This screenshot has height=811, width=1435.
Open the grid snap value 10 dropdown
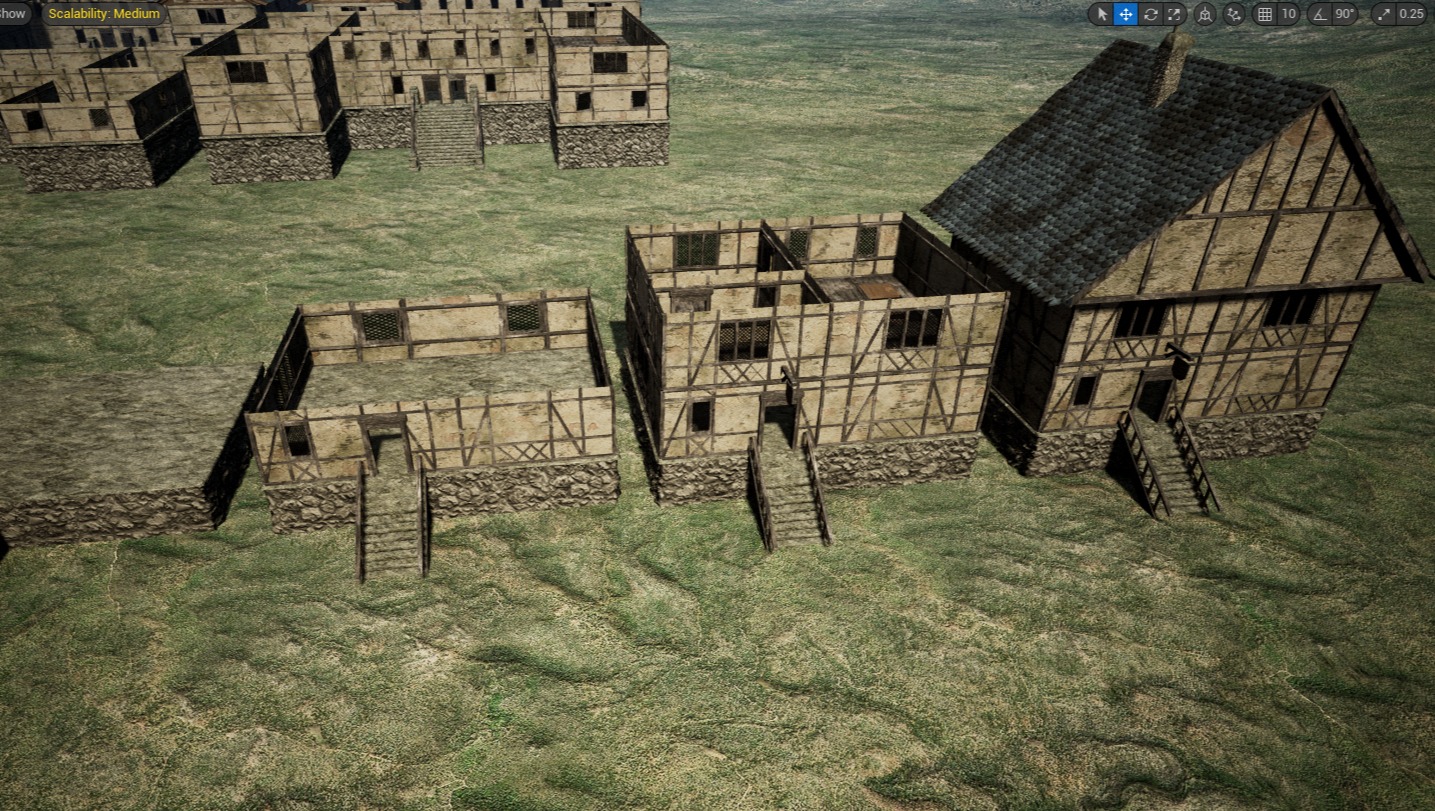[x=1288, y=14]
